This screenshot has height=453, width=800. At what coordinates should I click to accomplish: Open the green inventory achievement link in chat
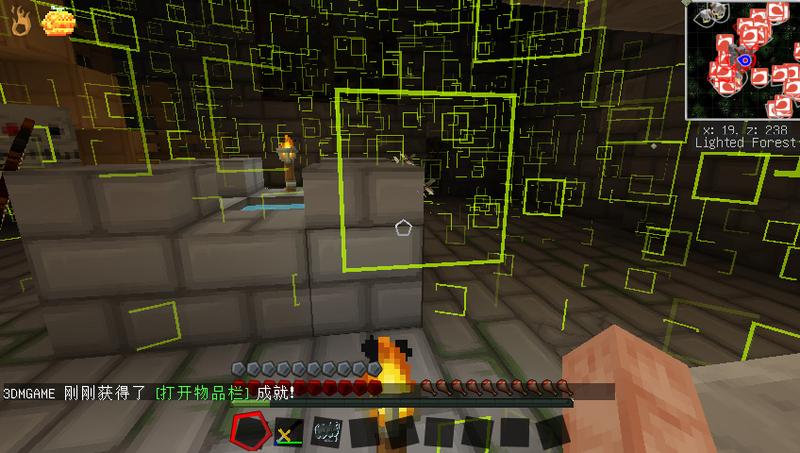[202, 393]
